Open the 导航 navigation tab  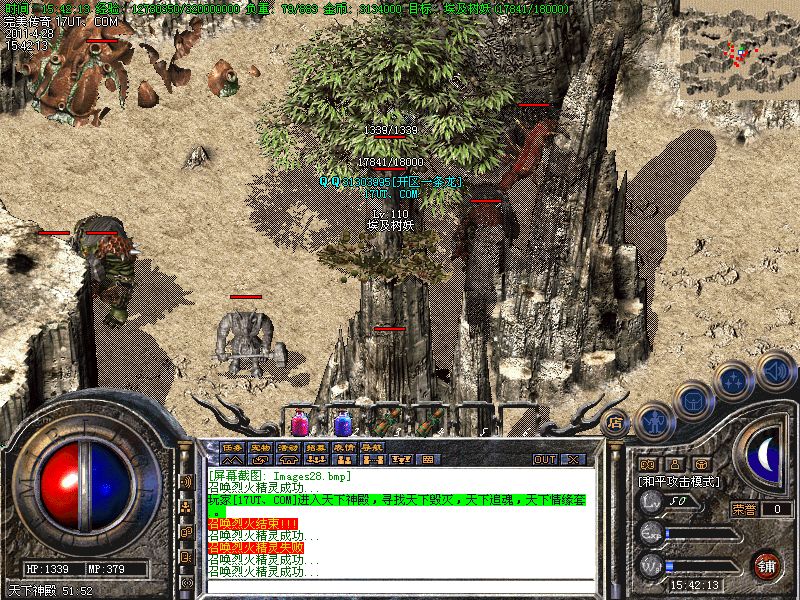[372, 446]
